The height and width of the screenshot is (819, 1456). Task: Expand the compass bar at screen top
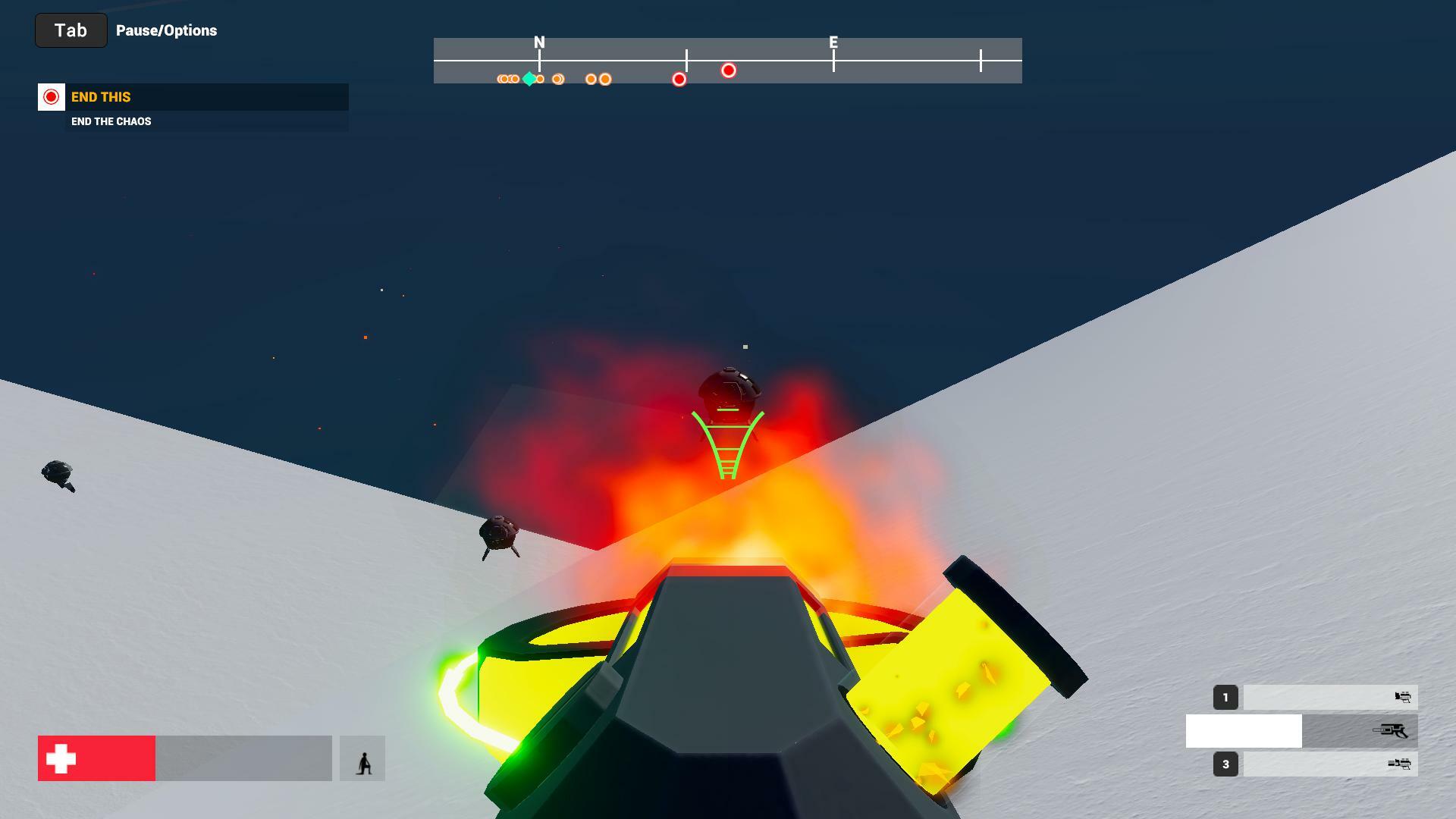pyautogui.click(x=727, y=61)
